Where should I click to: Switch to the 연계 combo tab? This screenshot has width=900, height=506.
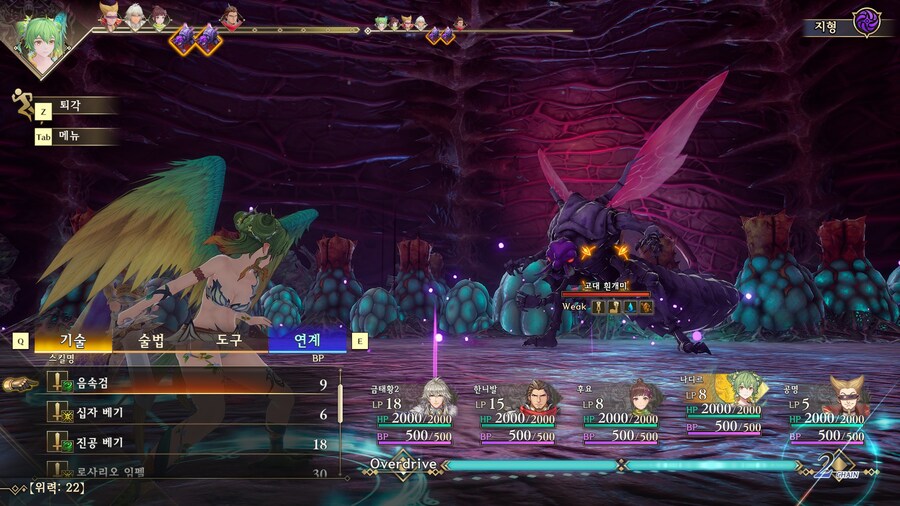tap(307, 340)
